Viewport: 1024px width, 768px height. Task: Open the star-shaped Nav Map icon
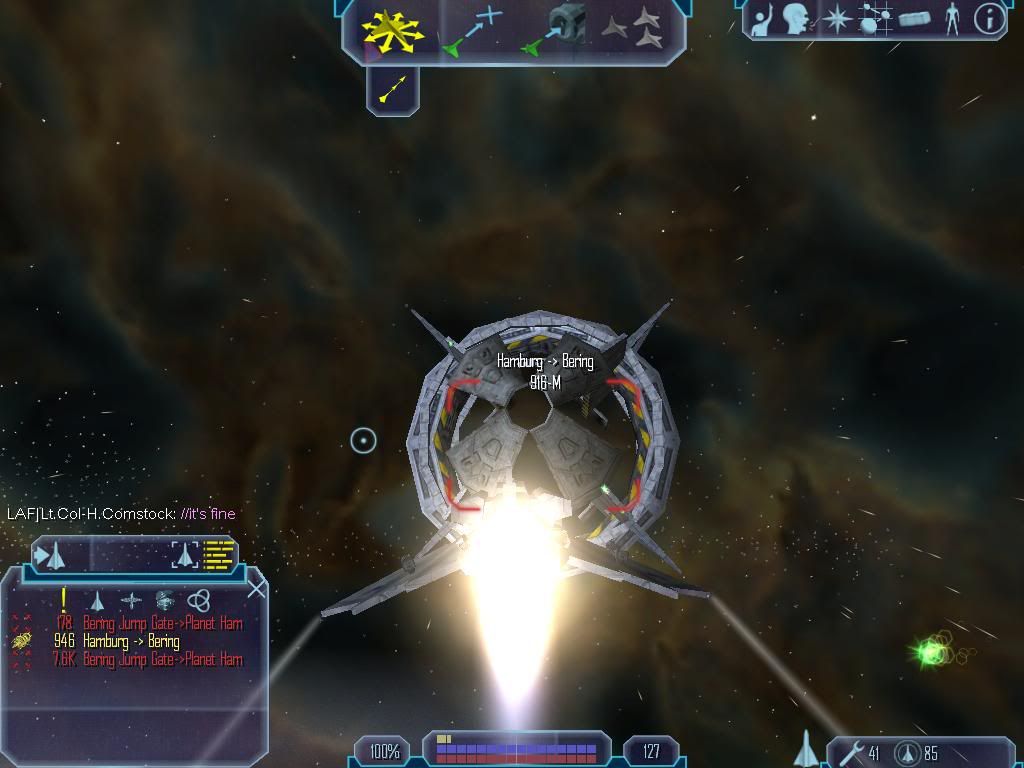tap(835, 19)
